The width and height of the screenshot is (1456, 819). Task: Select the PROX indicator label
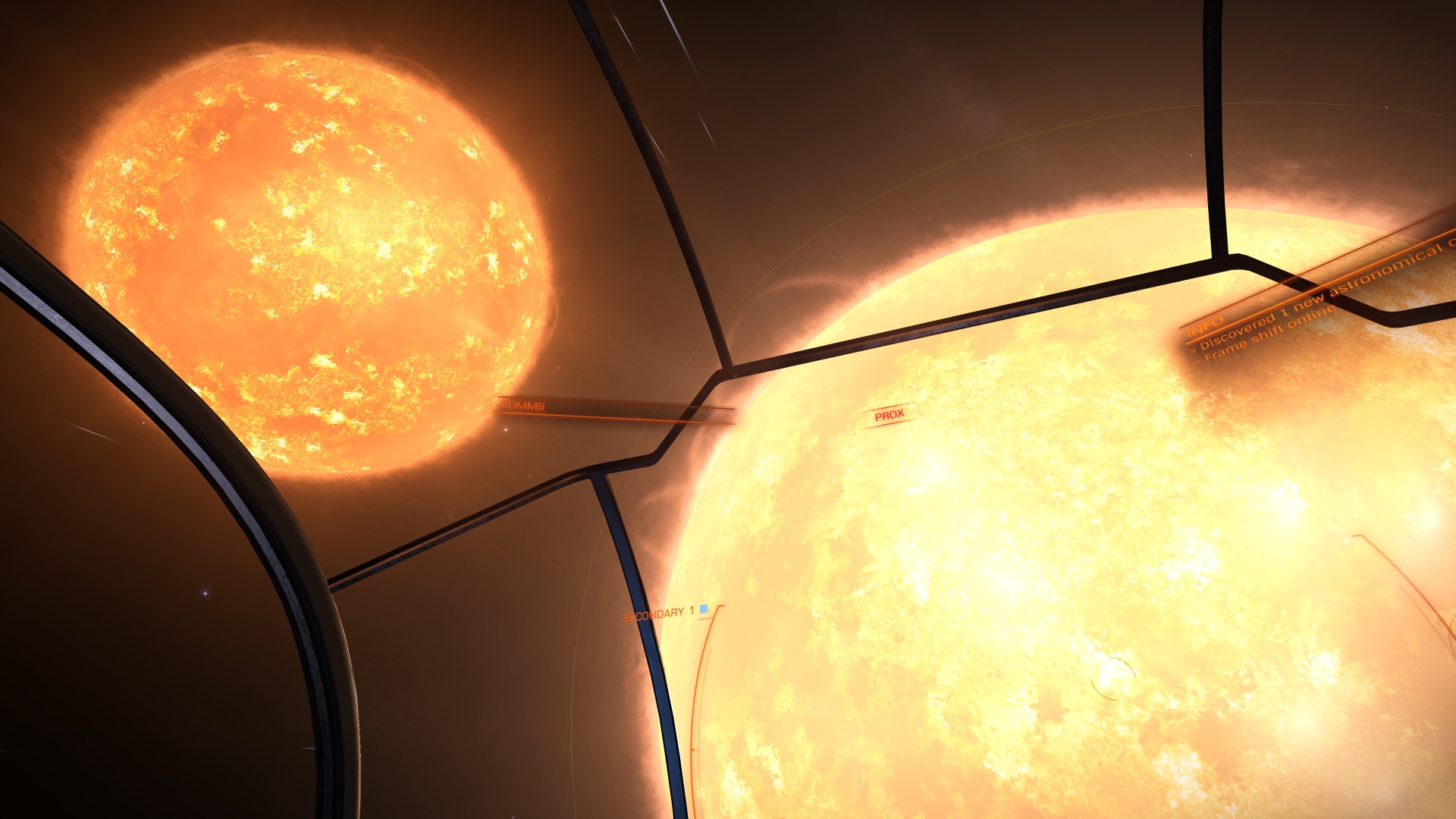[x=889, y=416]
